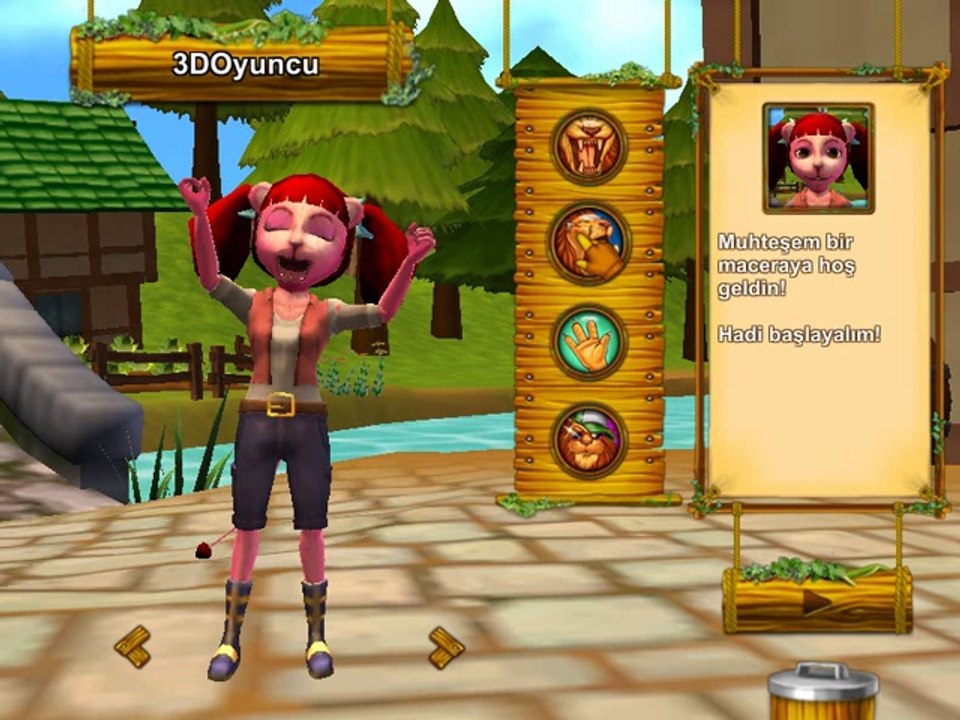The image size is (960, 720).
Task: Select the roaring lion face icon
Action: pos(589,147)
